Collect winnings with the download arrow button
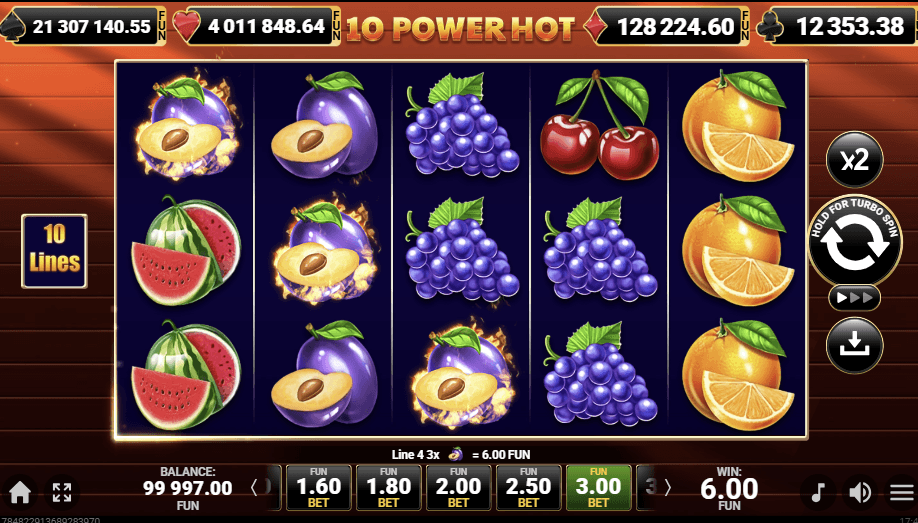 point(854,345)
